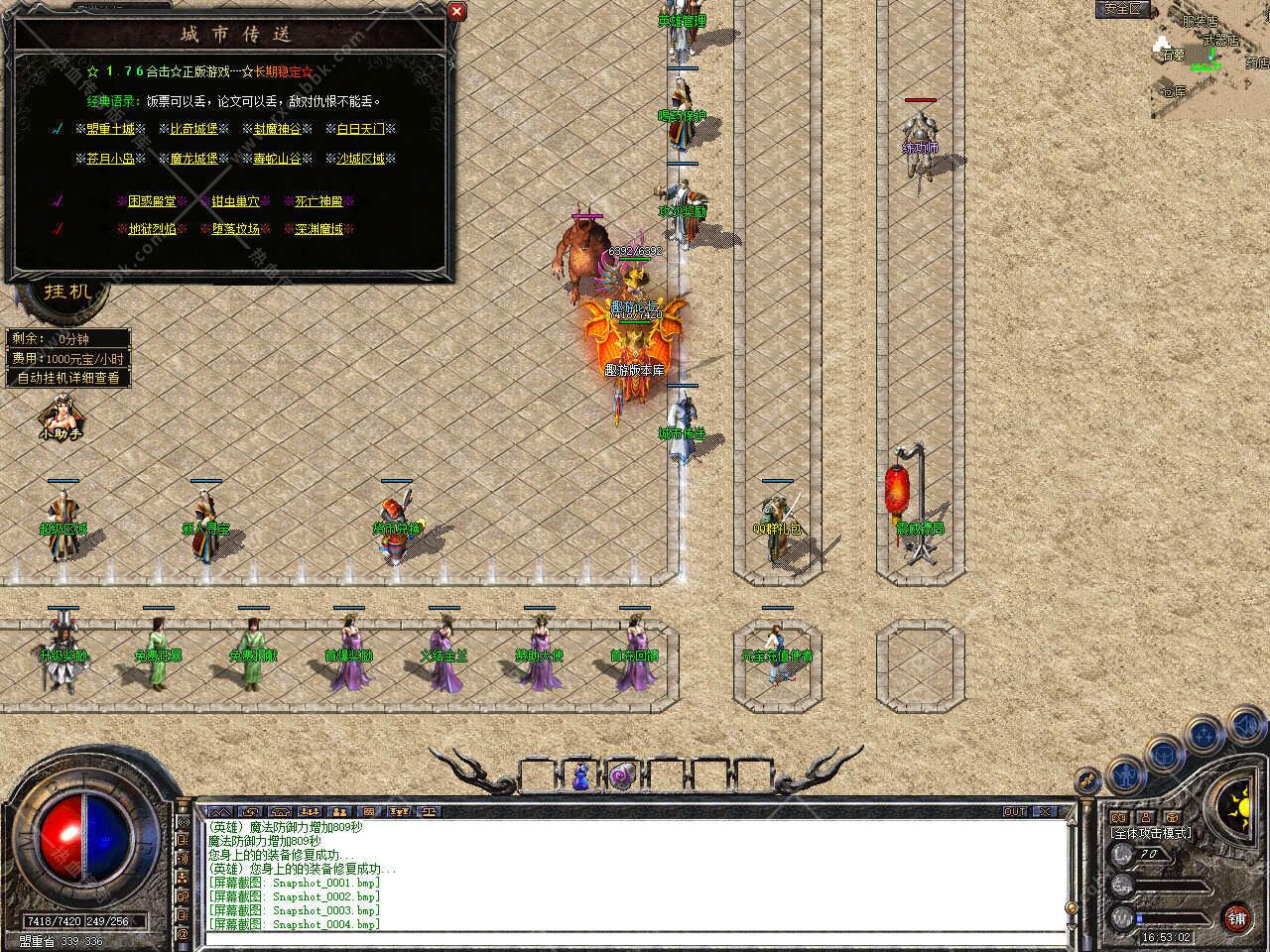Choose the 比奇城堡 teleport link
The image size is (1270, 952).
click(x=193, y=129)
